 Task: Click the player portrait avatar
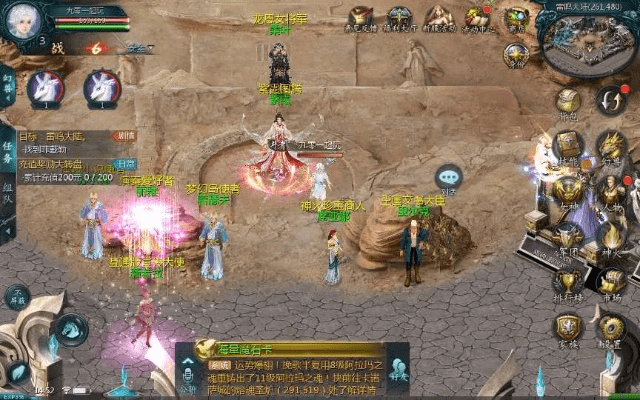[22, 22]
